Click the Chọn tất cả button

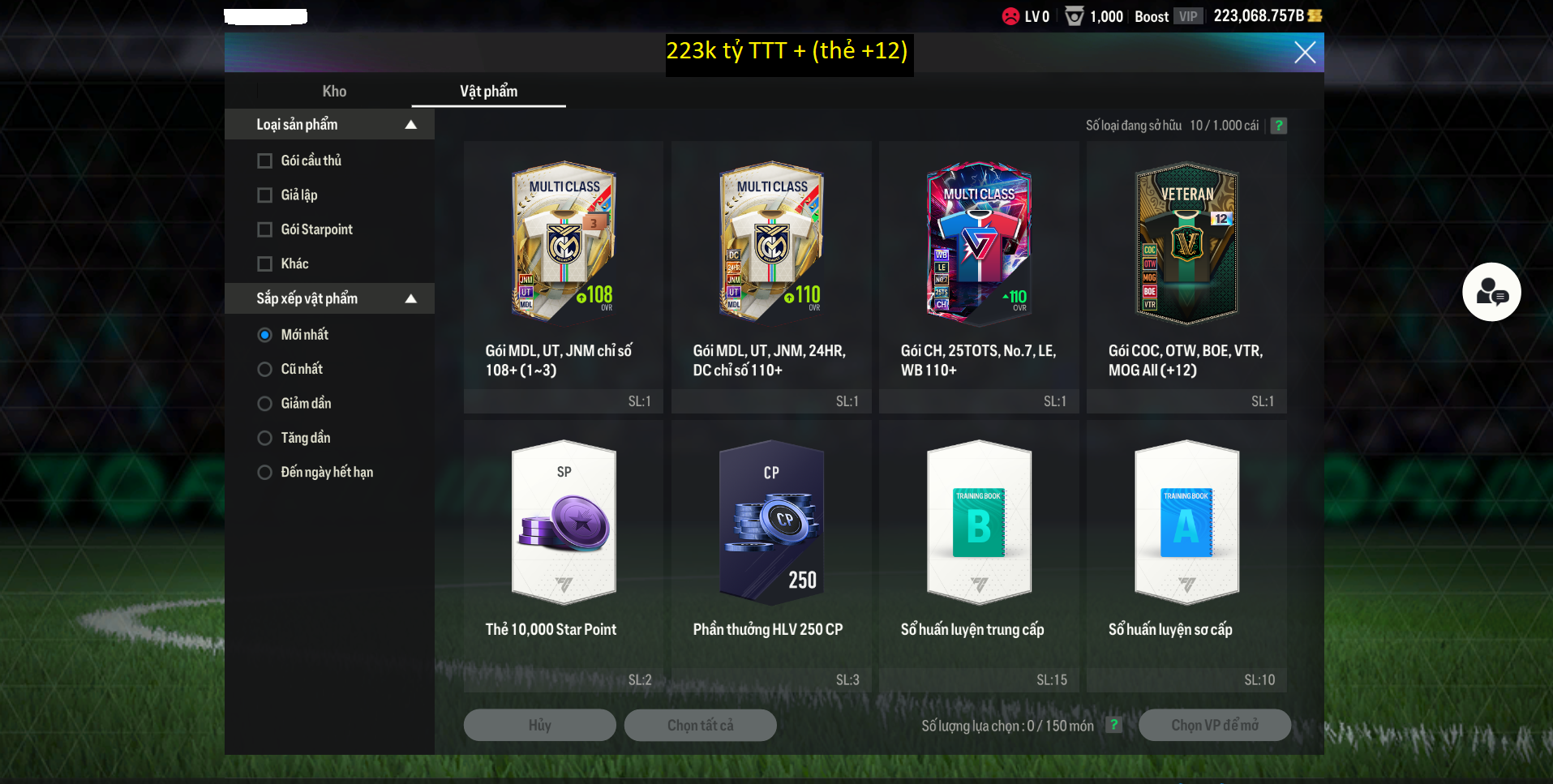pyautogui.click(x=700, y=726)
